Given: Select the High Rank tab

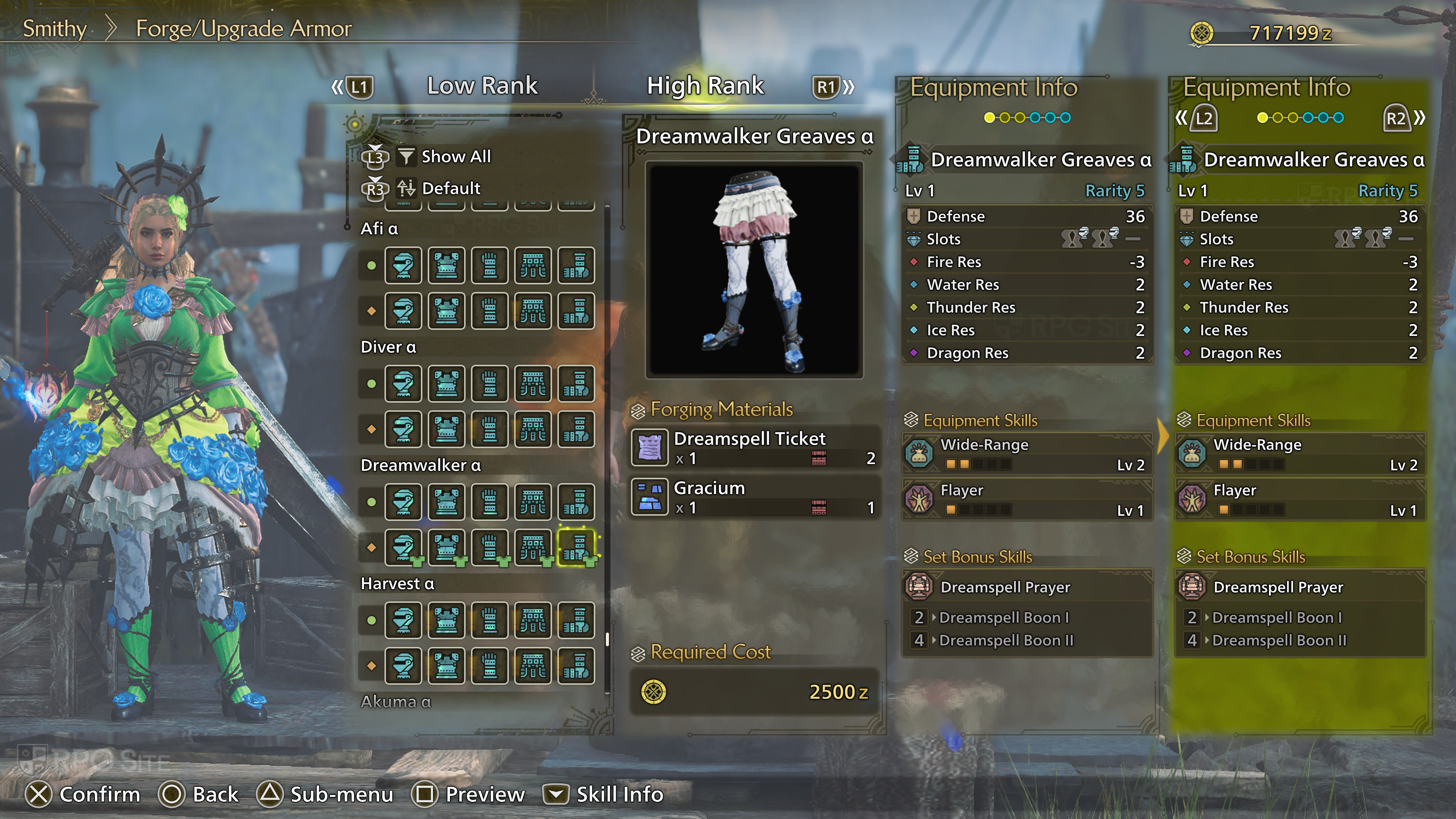Looking at the screenshot, I should click(x=705, y=86).
